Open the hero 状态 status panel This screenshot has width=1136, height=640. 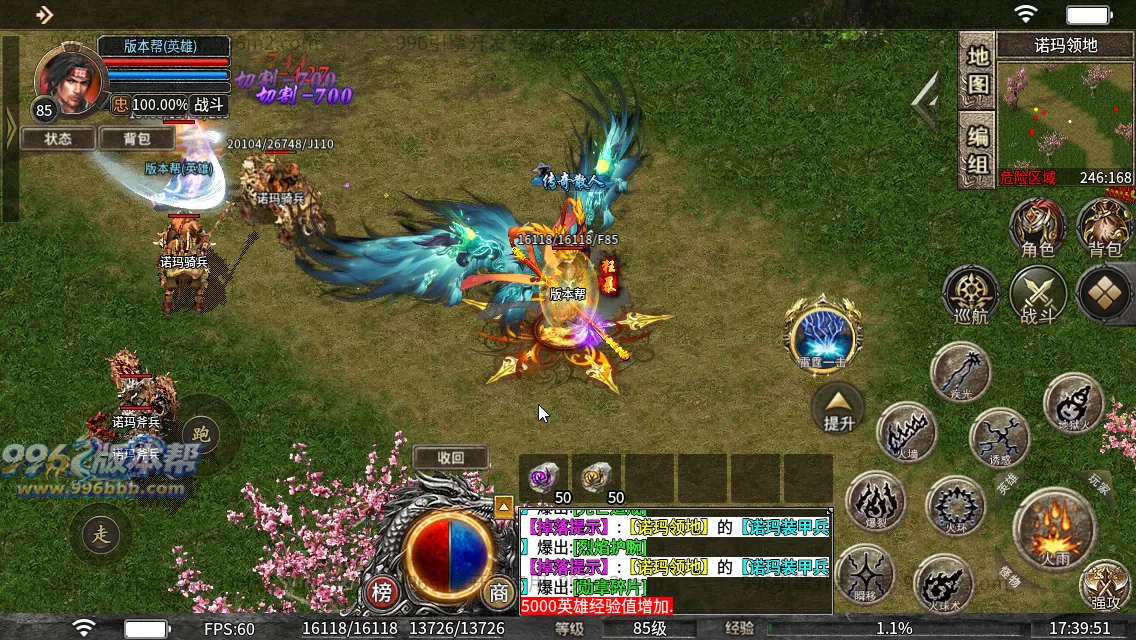pos(58,139)
